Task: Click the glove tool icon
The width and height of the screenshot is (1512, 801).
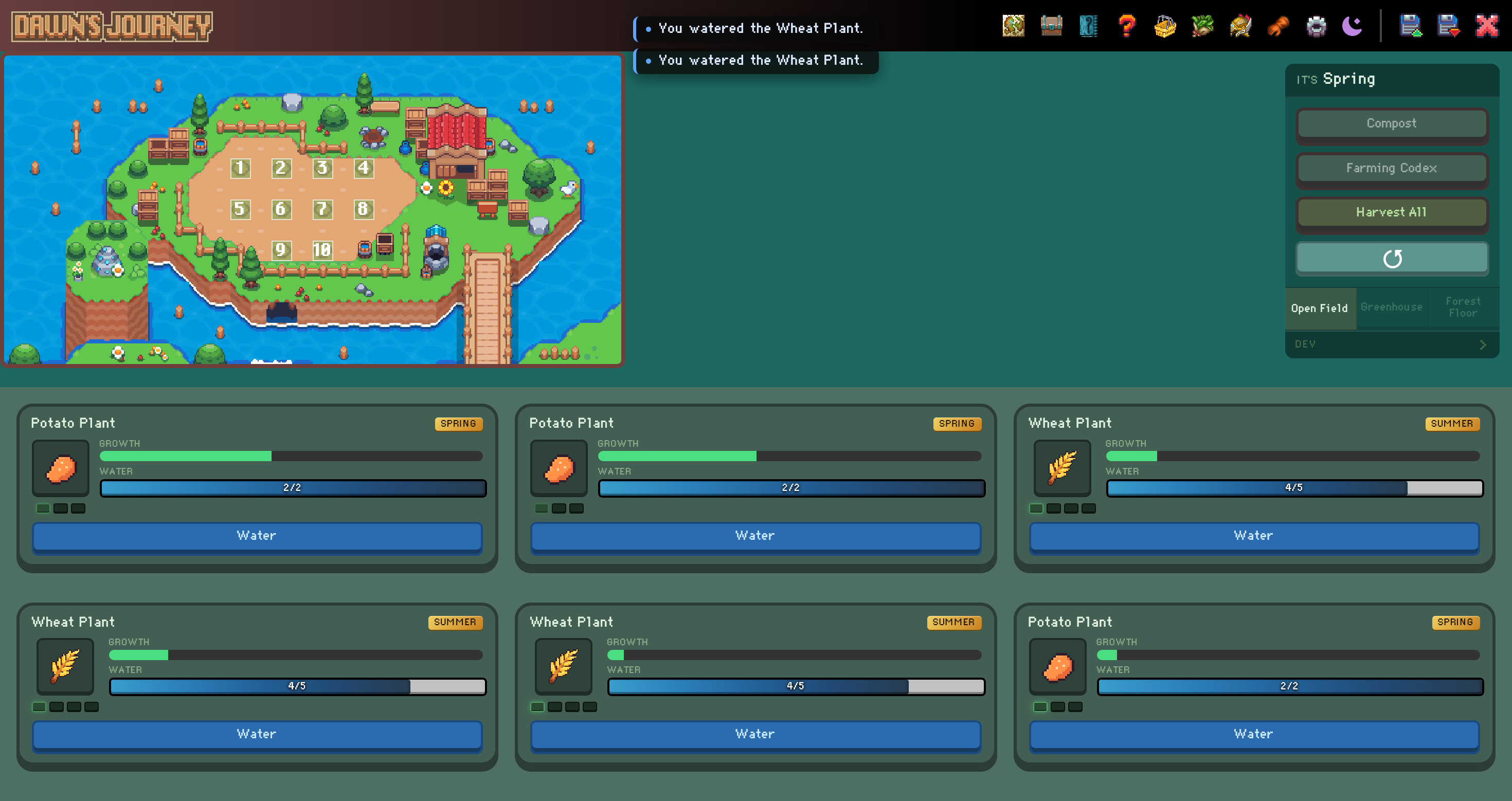Action: click(x=1279, y=26)
